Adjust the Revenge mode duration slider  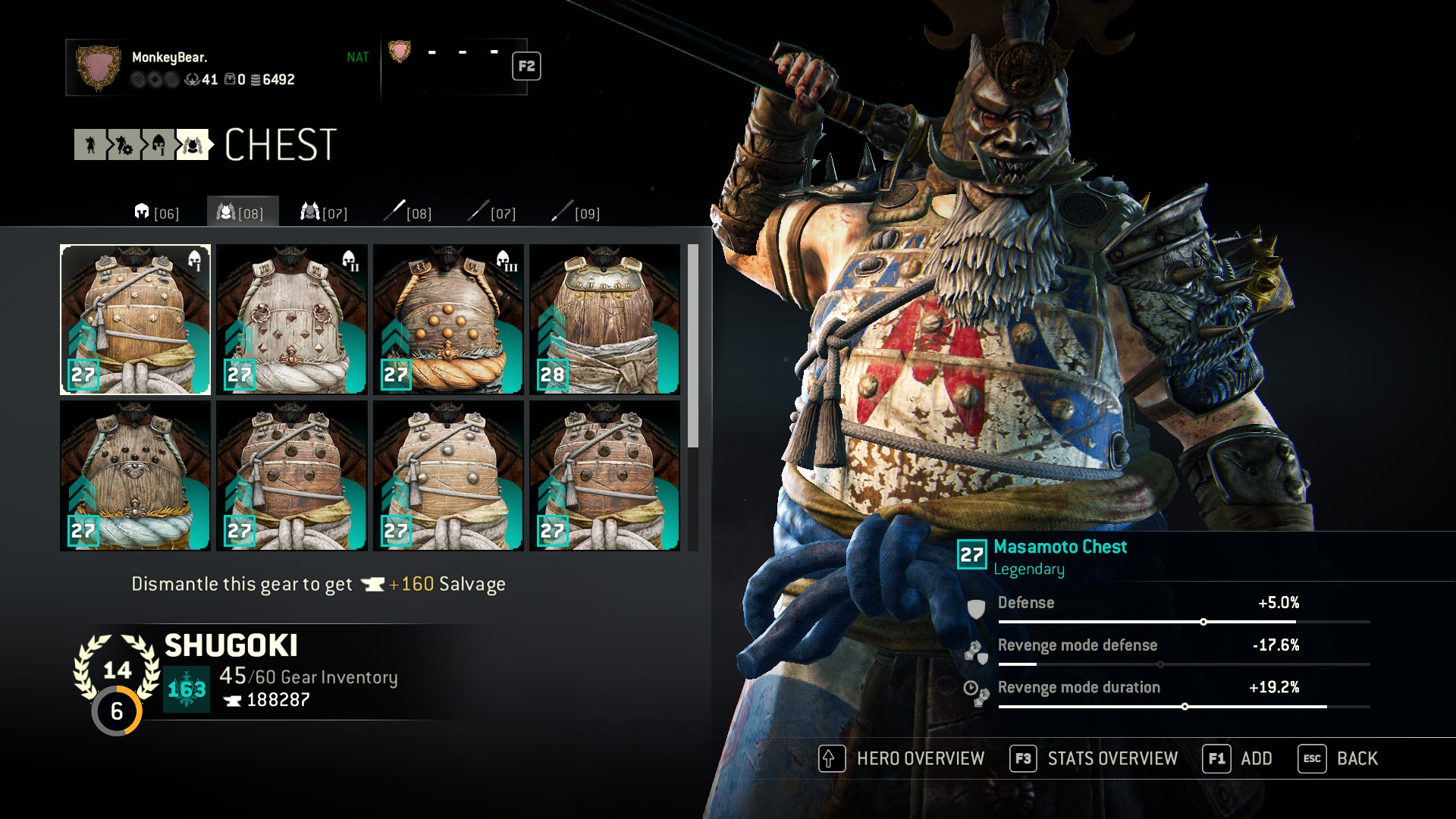pos(1185,704)
